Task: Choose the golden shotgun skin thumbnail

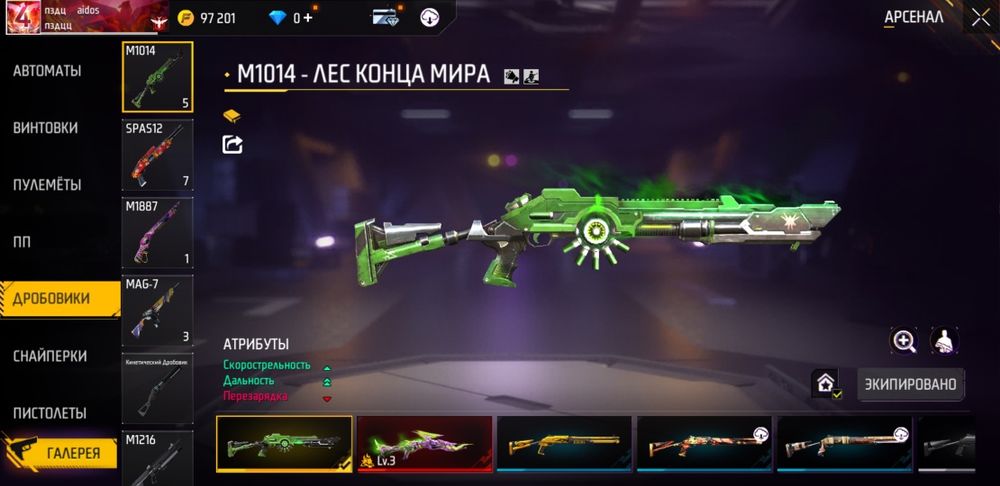Action: click(x=564, y=443)
